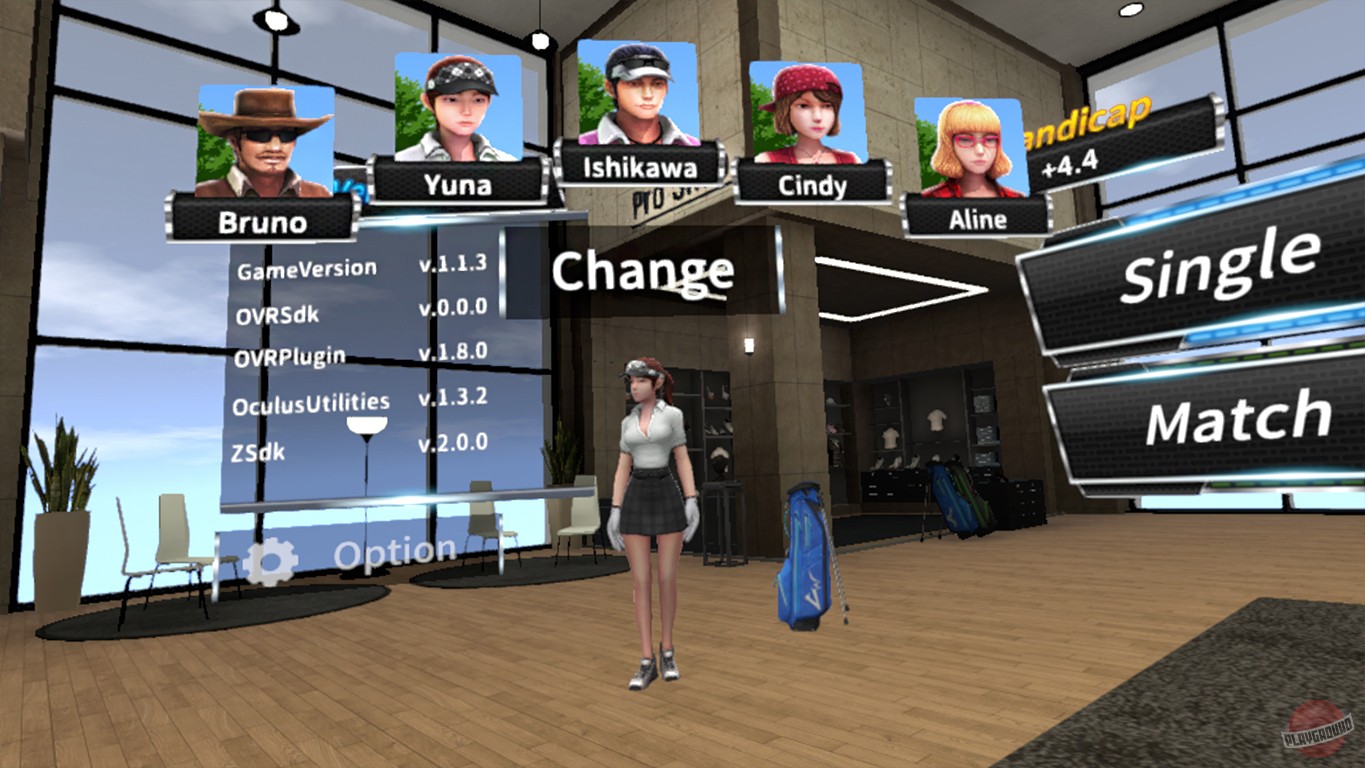Click the Bruno name label
This screenshot has height=768, width=1365.
264,222
